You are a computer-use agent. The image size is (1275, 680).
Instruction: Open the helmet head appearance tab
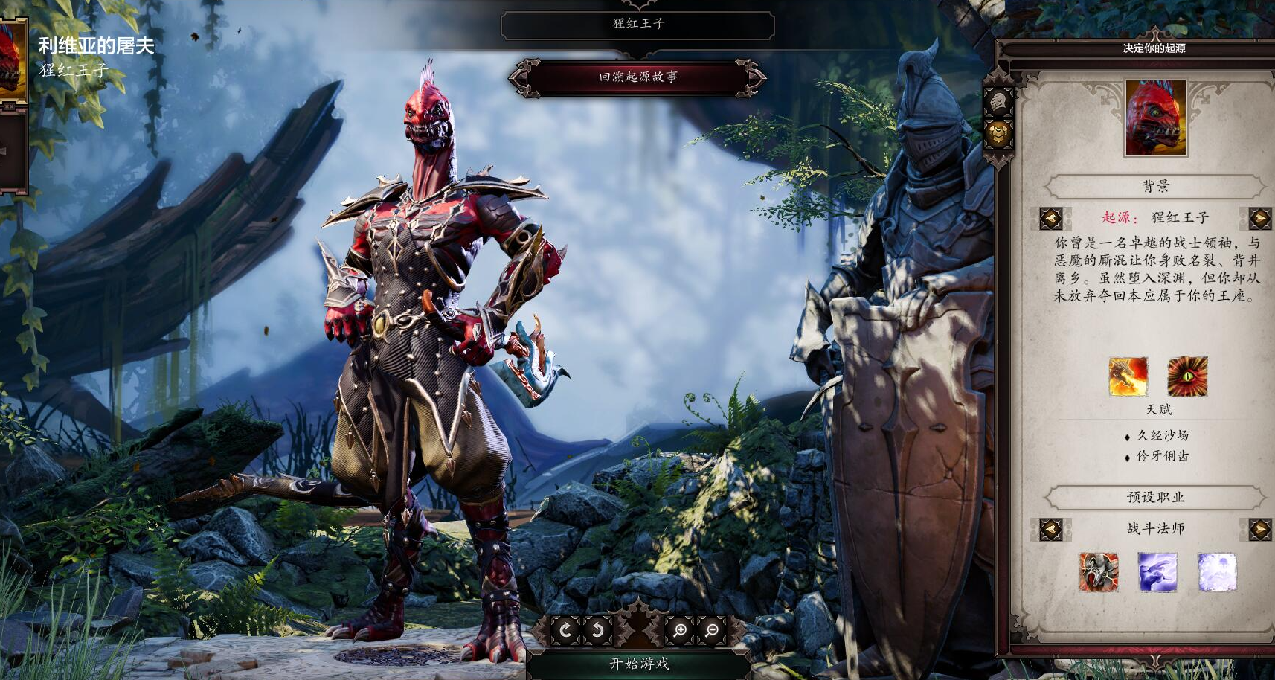(999, 102)
